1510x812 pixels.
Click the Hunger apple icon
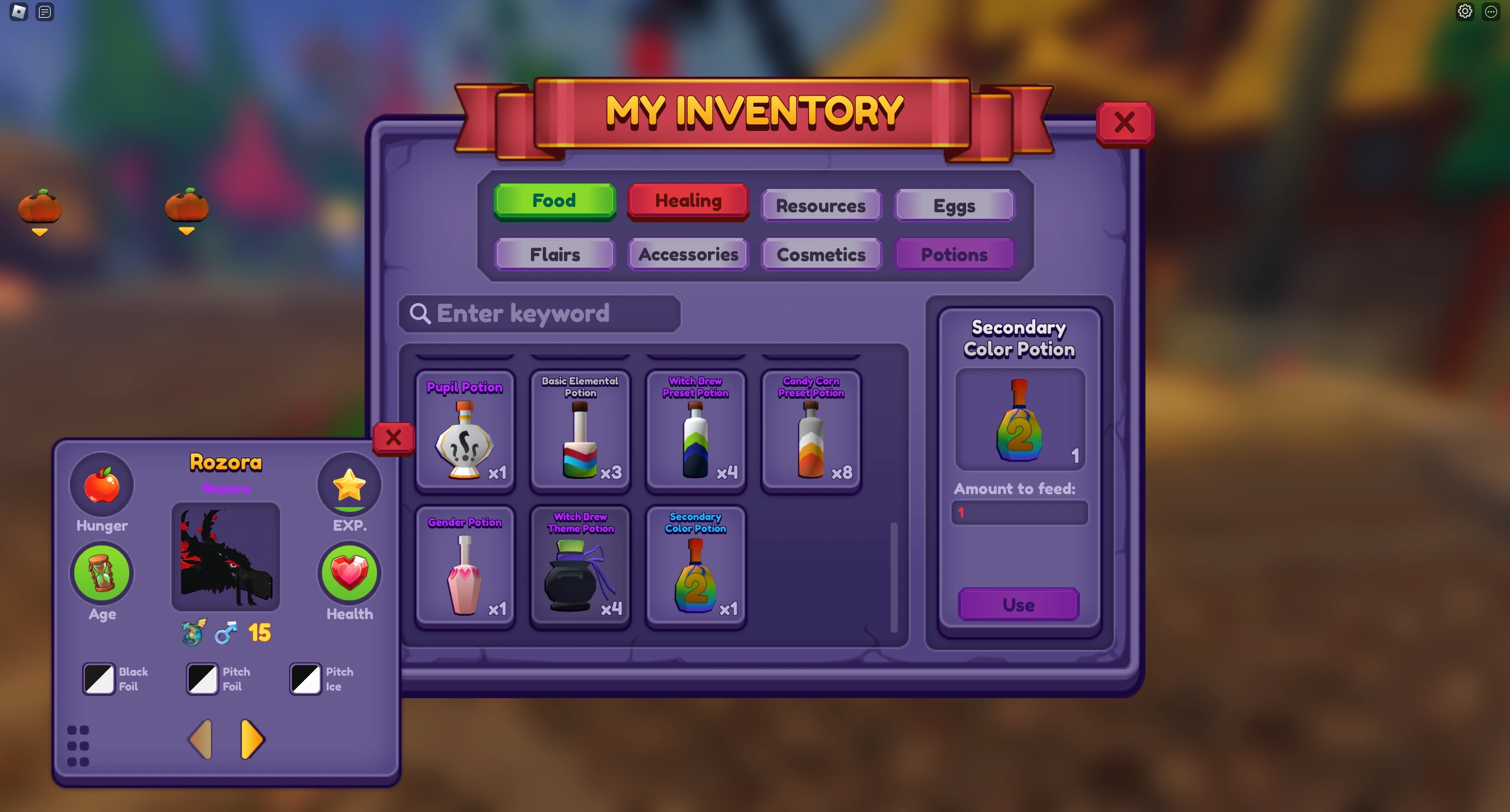(101, 485)
